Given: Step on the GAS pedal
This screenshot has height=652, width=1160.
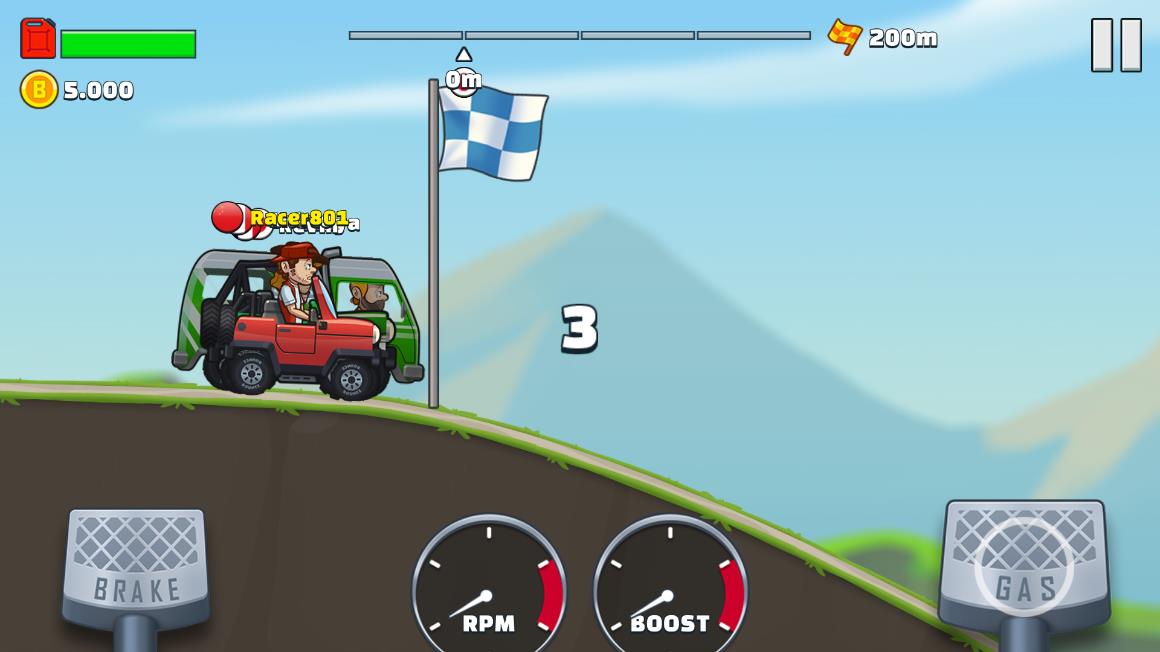Looking at the screenshot, I should [1023, 567].
